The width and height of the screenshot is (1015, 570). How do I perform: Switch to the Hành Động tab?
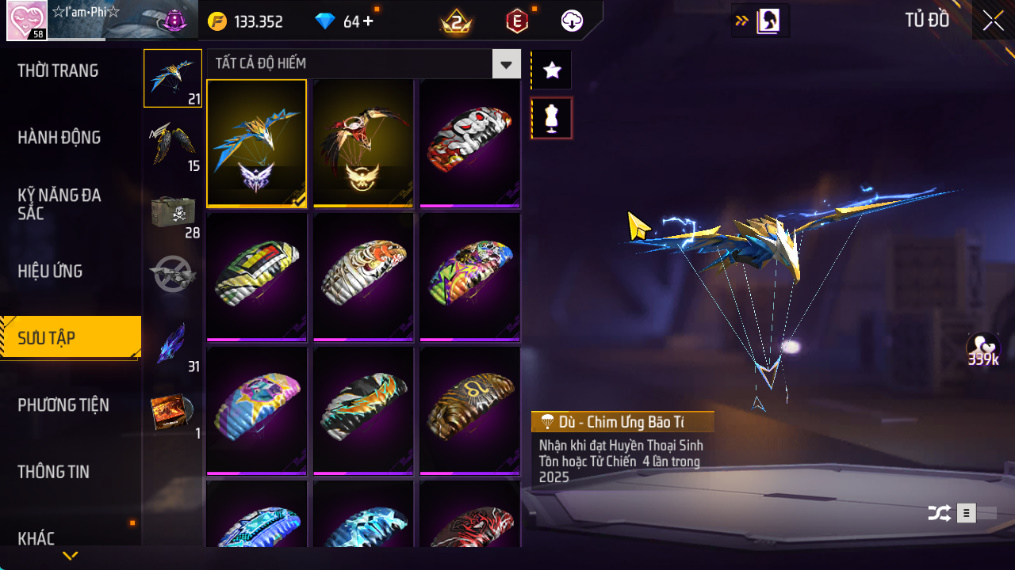coord(59,138)
